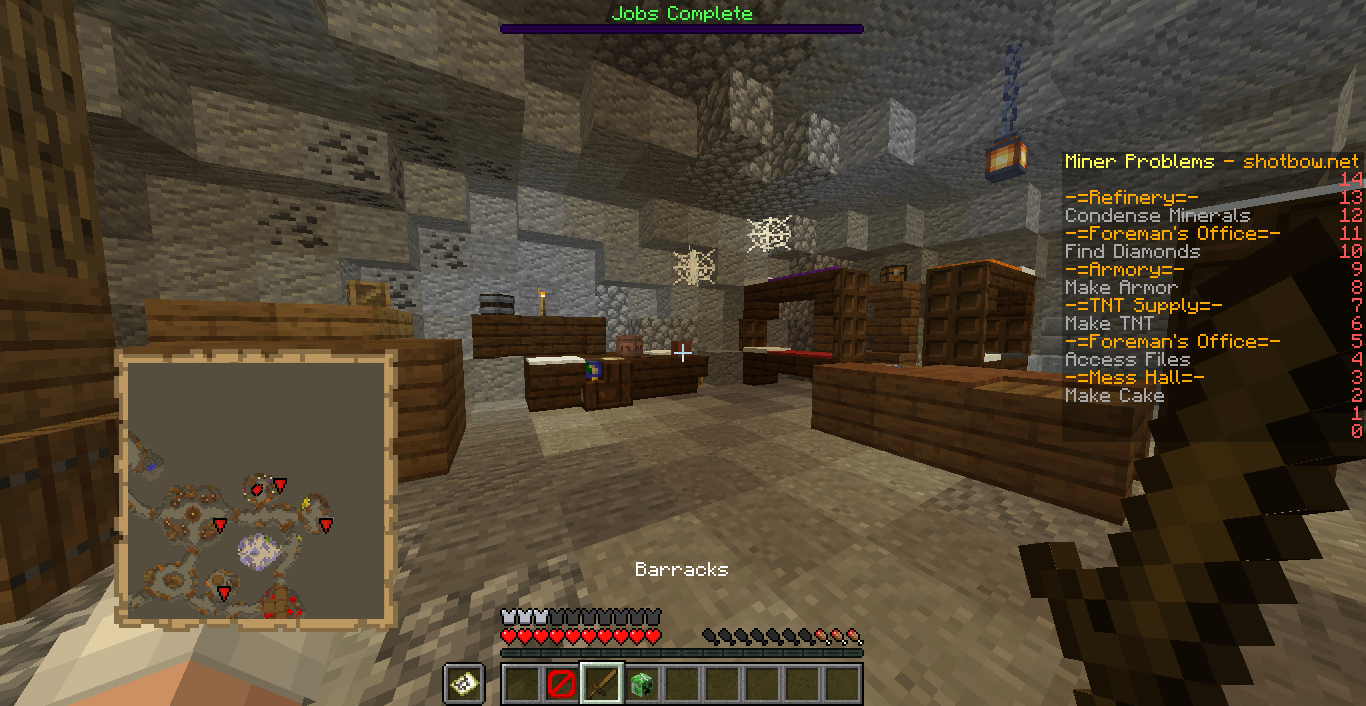Select the red barrier symbol hotbar slot
1366x706 pixels.
(x=562, y=684)
